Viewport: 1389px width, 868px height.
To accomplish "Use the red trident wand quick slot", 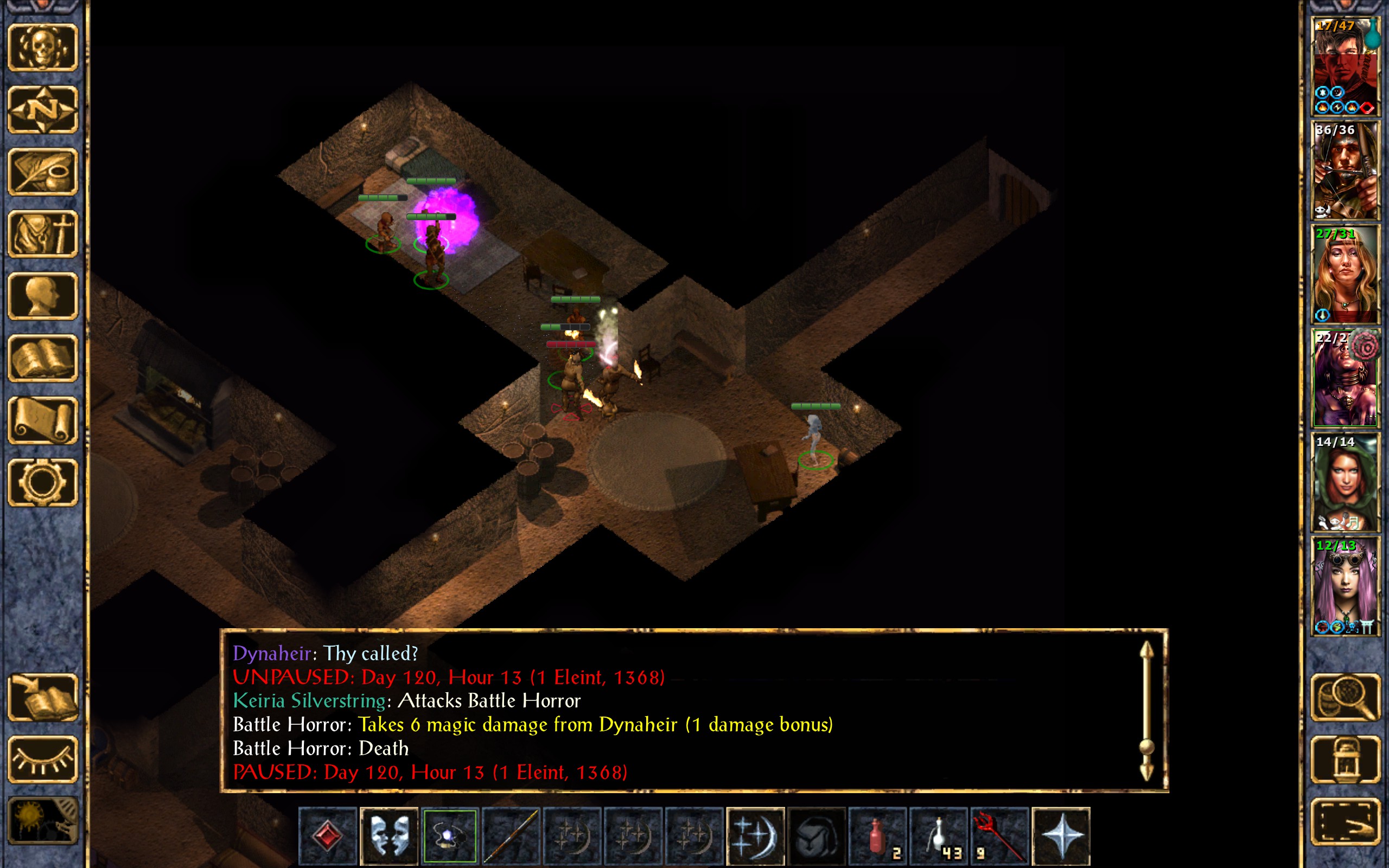I will (999, 835).
